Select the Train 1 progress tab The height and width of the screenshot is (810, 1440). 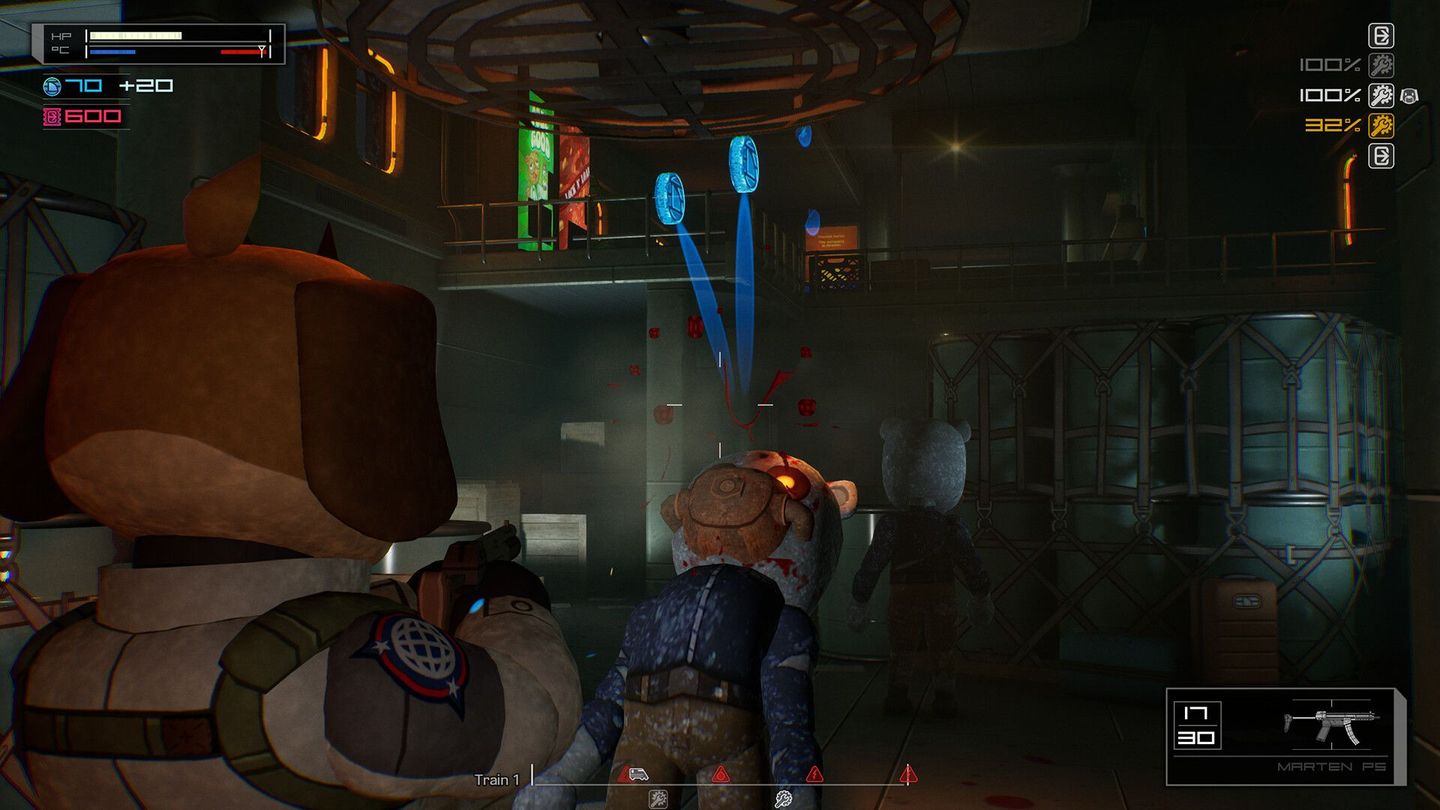(x=493, y=780)
